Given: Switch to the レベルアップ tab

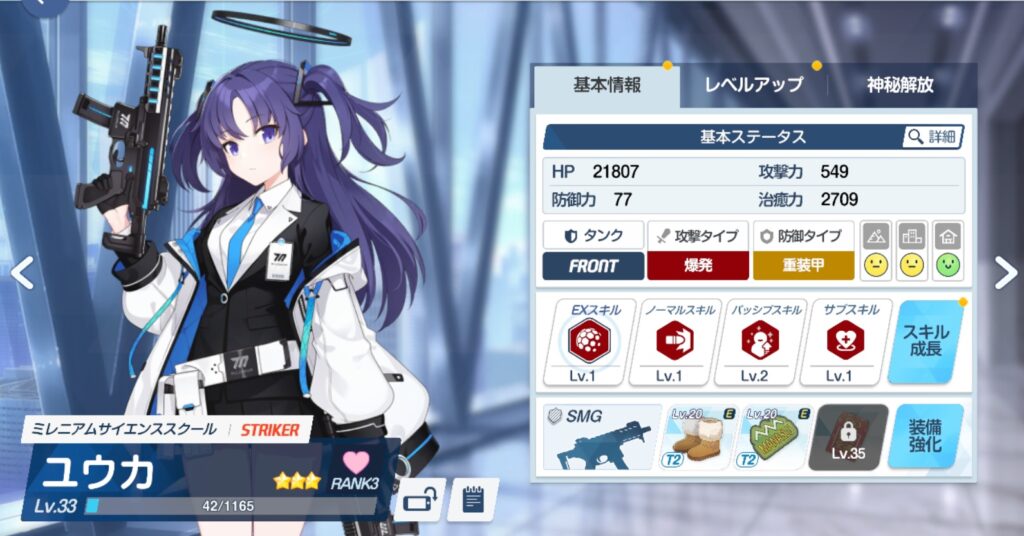Looking at the screenshot, I should coord(753,85).
